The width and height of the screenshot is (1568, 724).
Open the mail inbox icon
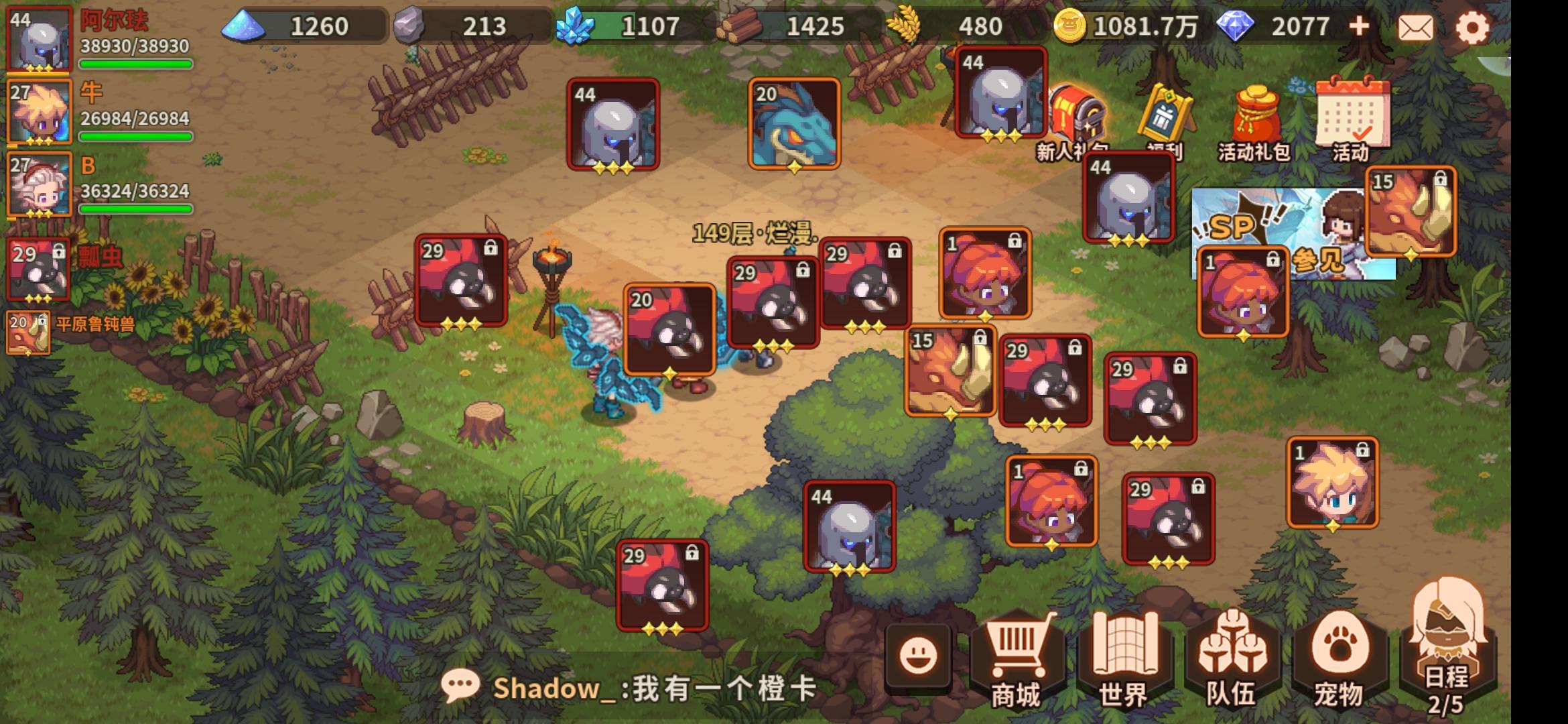tap(1417, 28)
